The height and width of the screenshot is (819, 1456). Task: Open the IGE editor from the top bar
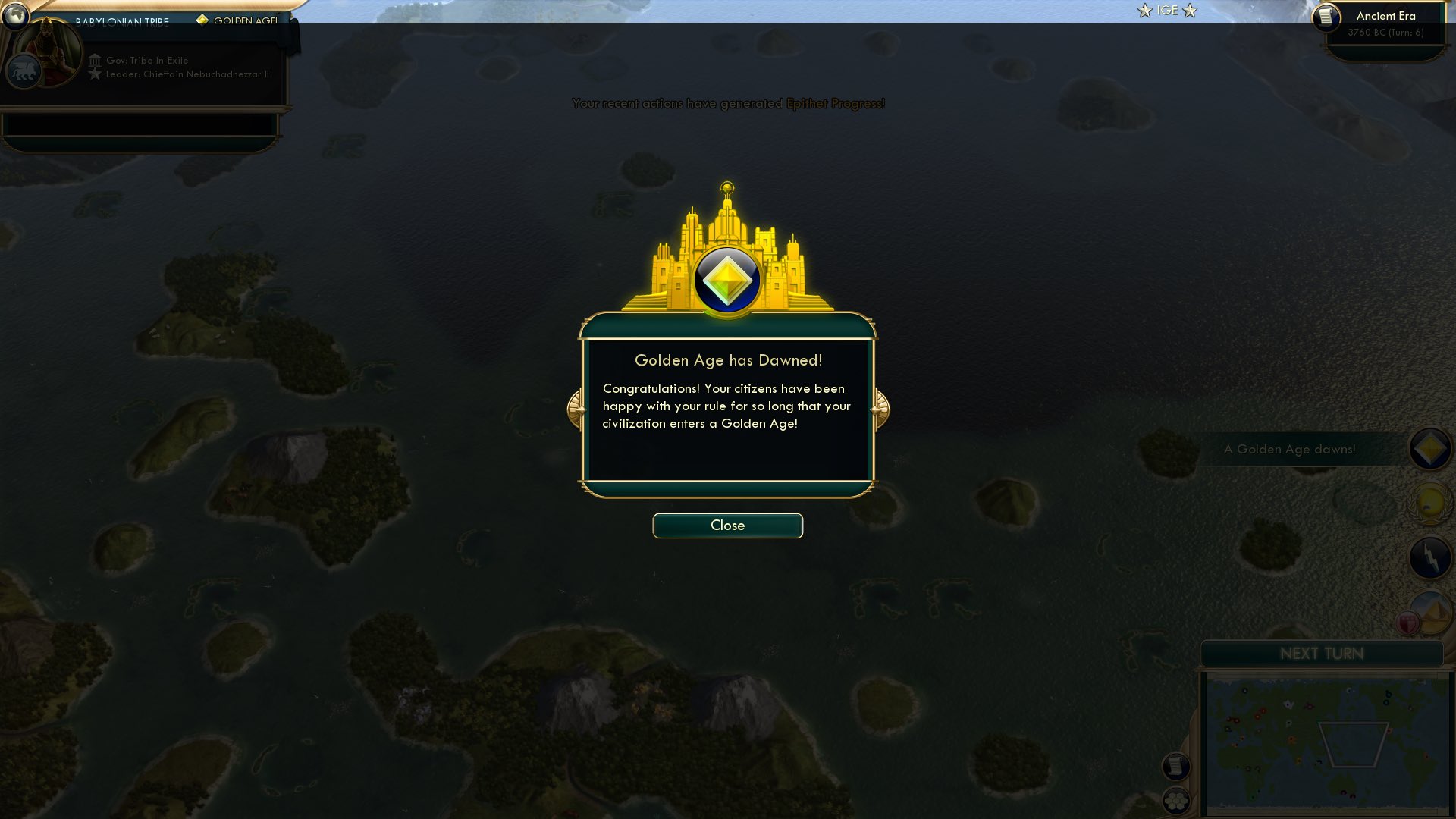click(1168, 11)
